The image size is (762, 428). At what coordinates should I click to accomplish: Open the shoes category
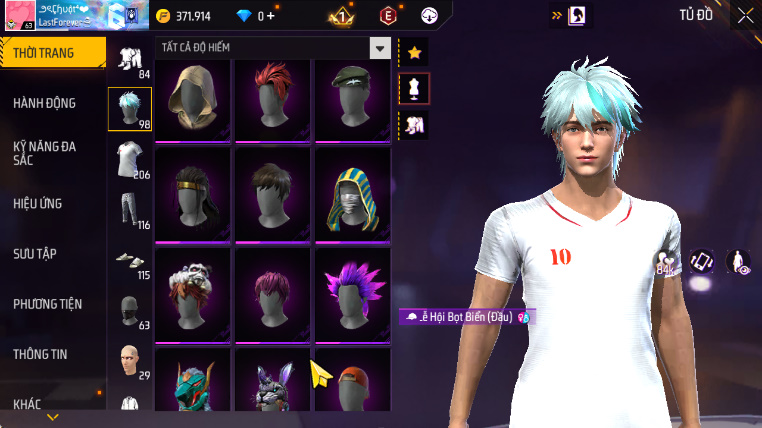tap(127, 260)
